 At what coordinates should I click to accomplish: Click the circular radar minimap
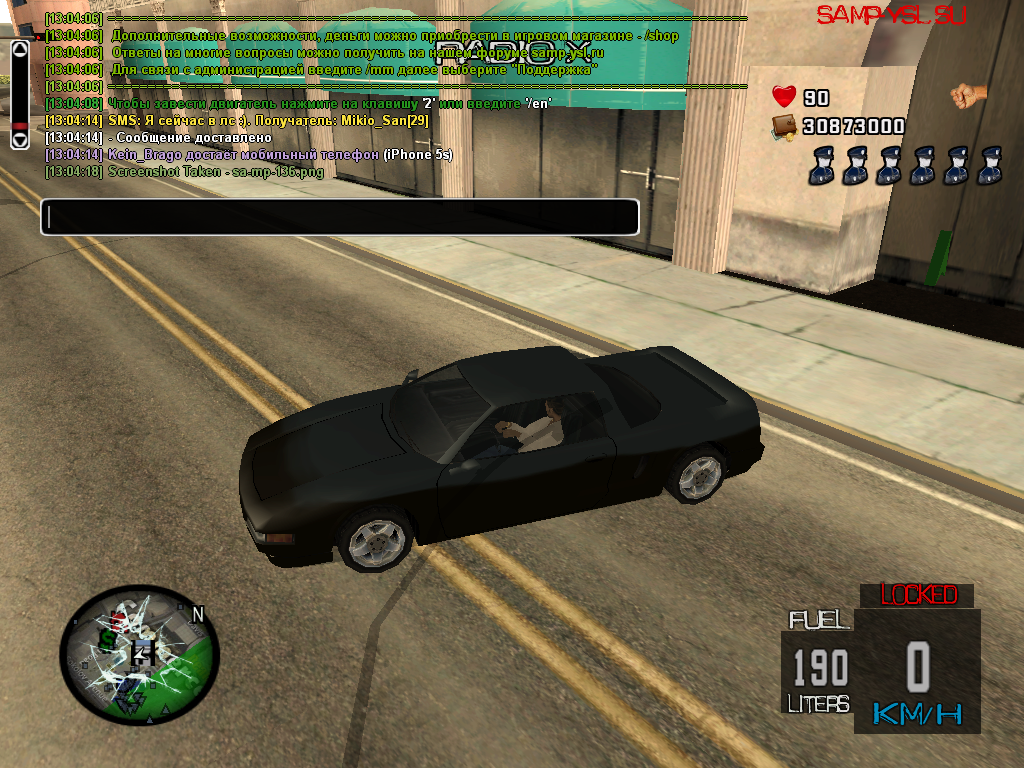coord(139,657)
